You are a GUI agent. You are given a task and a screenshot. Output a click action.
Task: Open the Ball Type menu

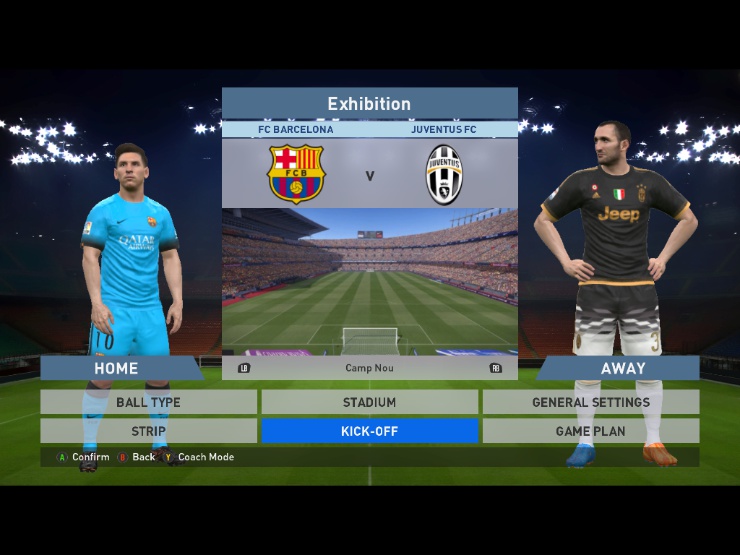(x=149, y=402)
